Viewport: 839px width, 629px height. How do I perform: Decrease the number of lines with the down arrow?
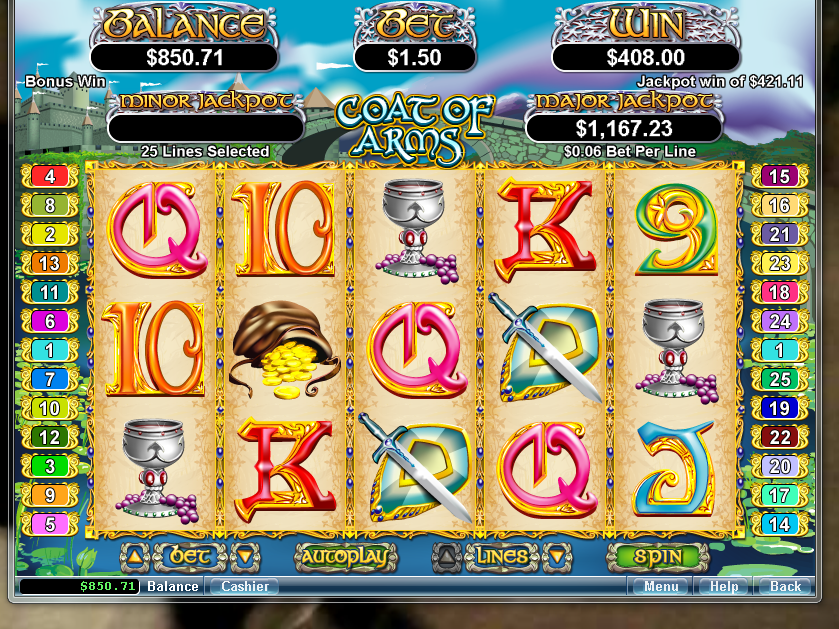(x=555, y=556)
